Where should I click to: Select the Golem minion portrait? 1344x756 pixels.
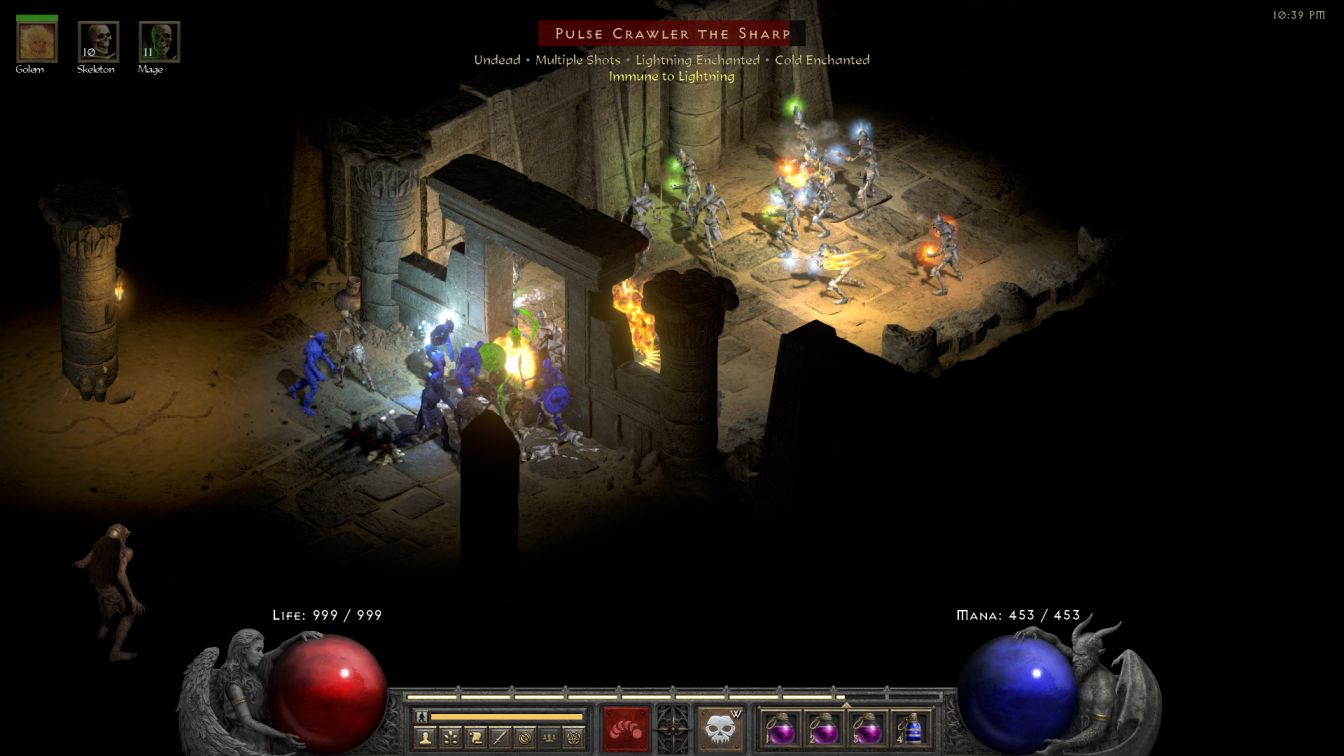point(37,42)
